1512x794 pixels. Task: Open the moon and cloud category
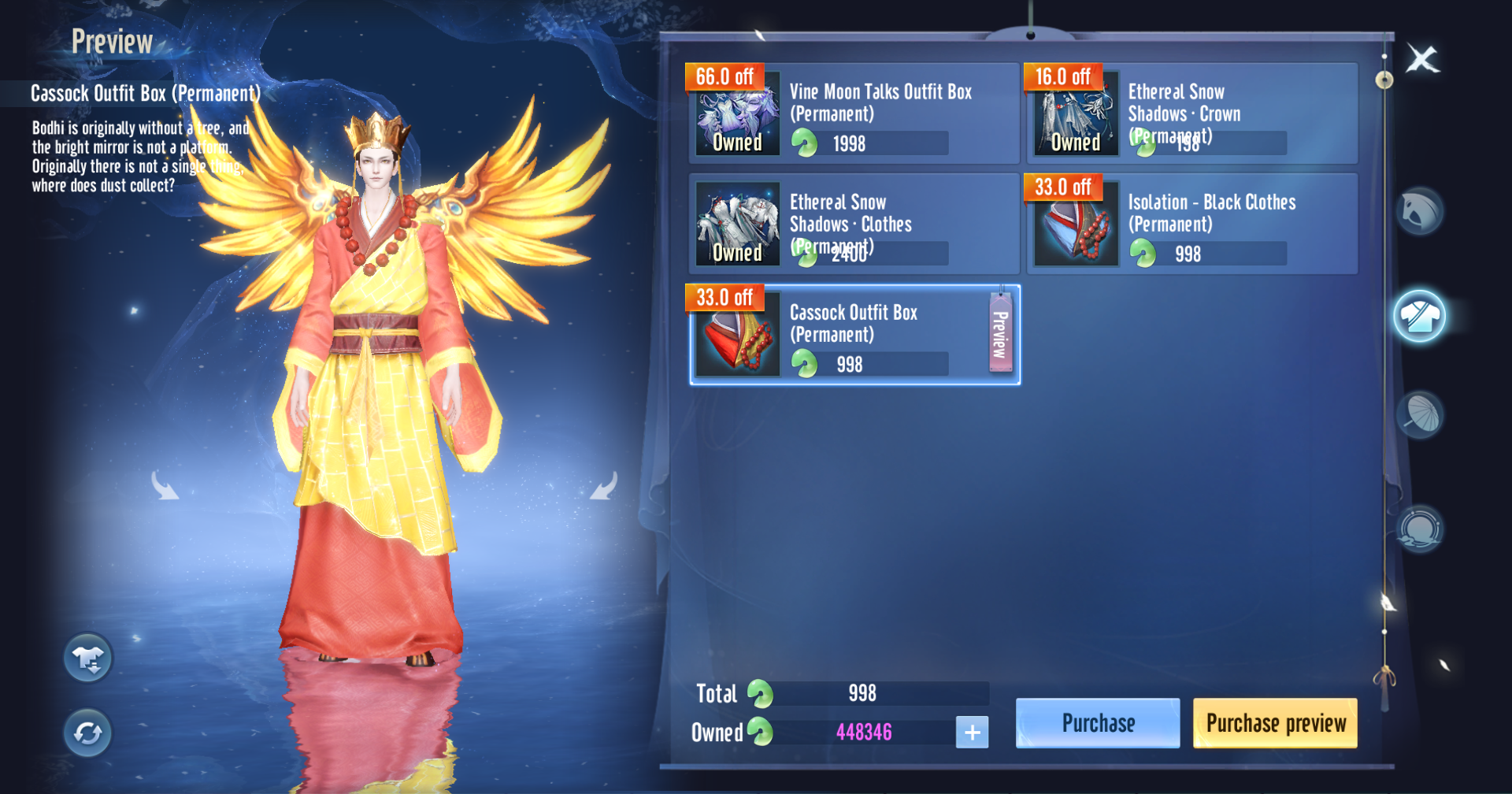pyautogui.click(x=1420, y=528)
